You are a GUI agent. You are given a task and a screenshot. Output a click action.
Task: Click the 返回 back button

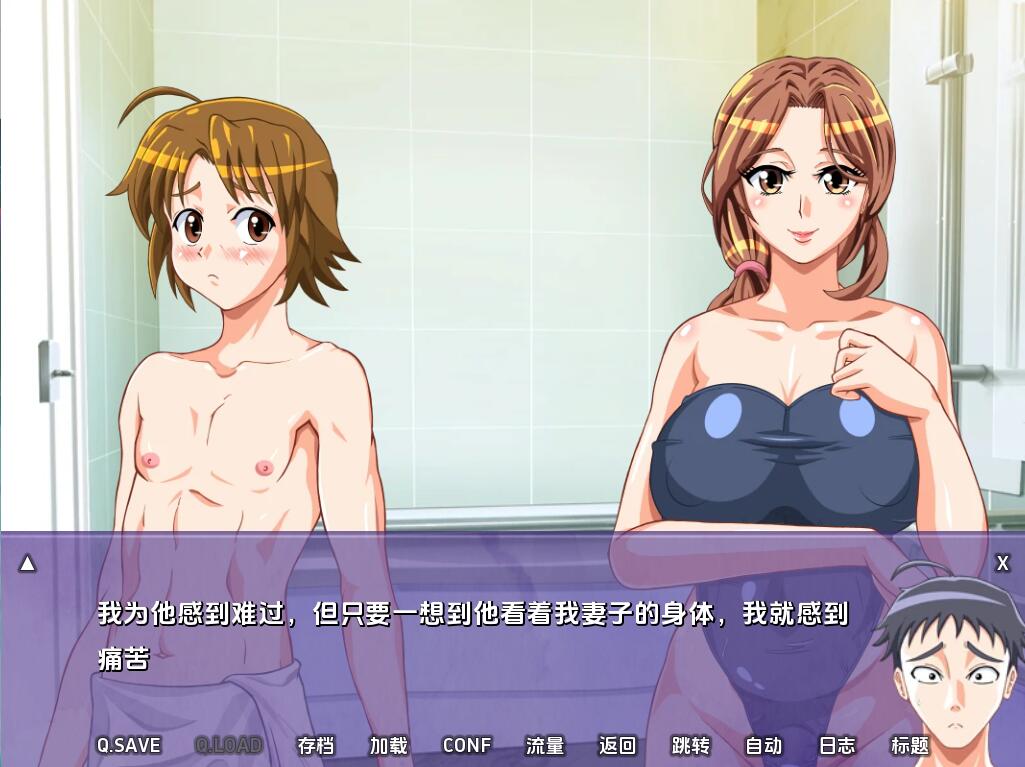click(617, 745)
